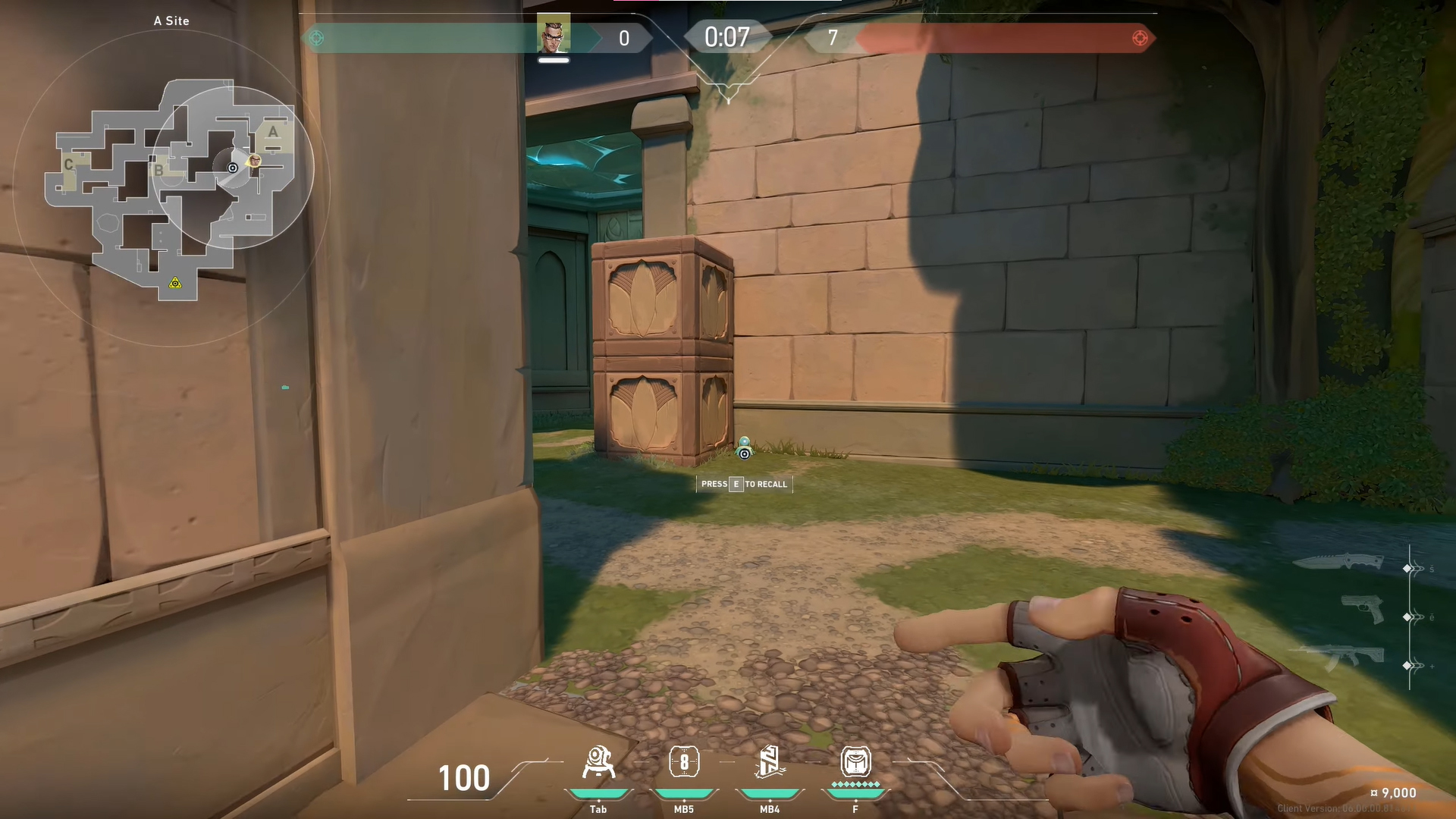
Task: Use the Rendezvous teleport ability
Action: click(769, 763)
